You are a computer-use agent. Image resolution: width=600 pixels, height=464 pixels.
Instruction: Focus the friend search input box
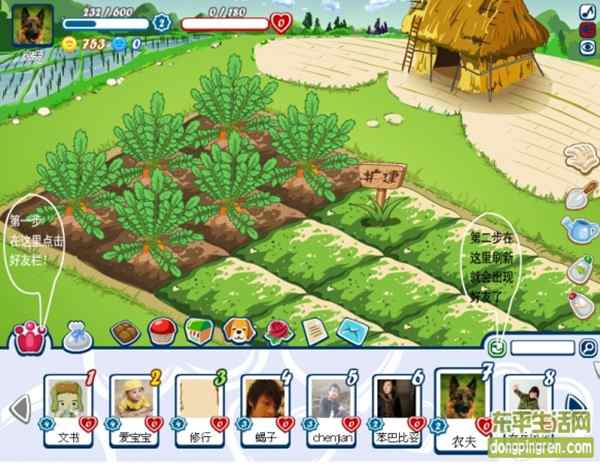543,348
